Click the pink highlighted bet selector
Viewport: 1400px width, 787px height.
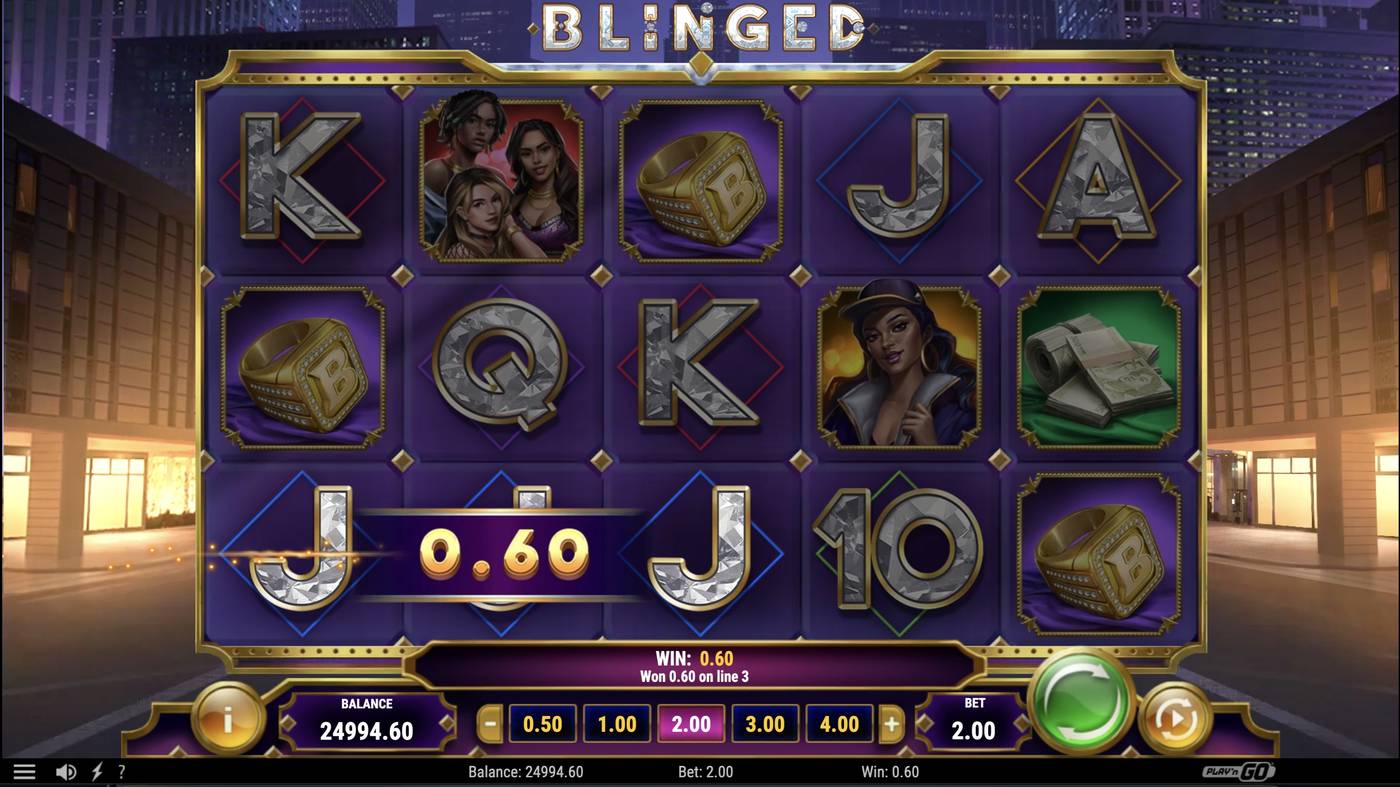pos(690,723)
